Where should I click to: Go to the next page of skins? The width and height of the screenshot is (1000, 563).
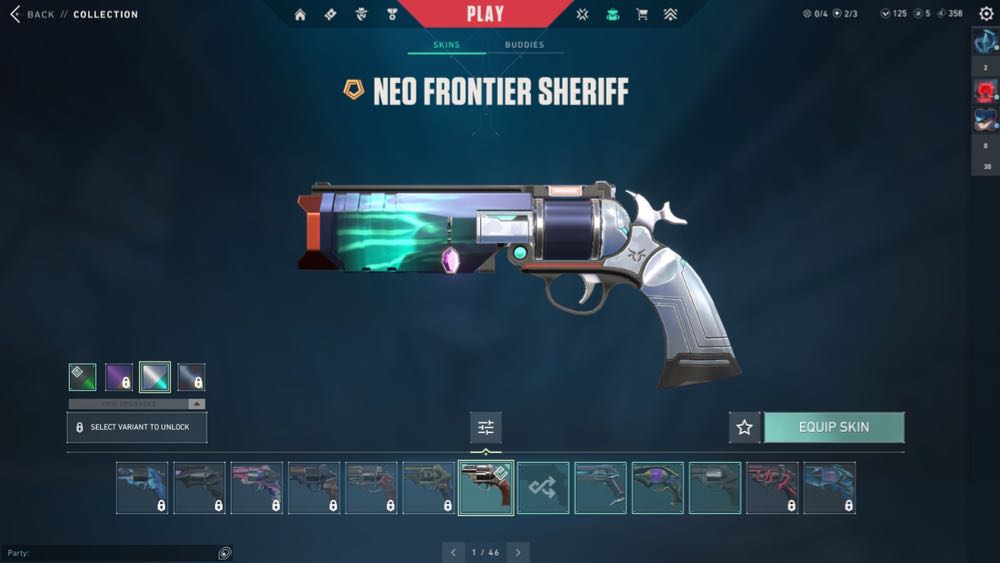[517, 552]
